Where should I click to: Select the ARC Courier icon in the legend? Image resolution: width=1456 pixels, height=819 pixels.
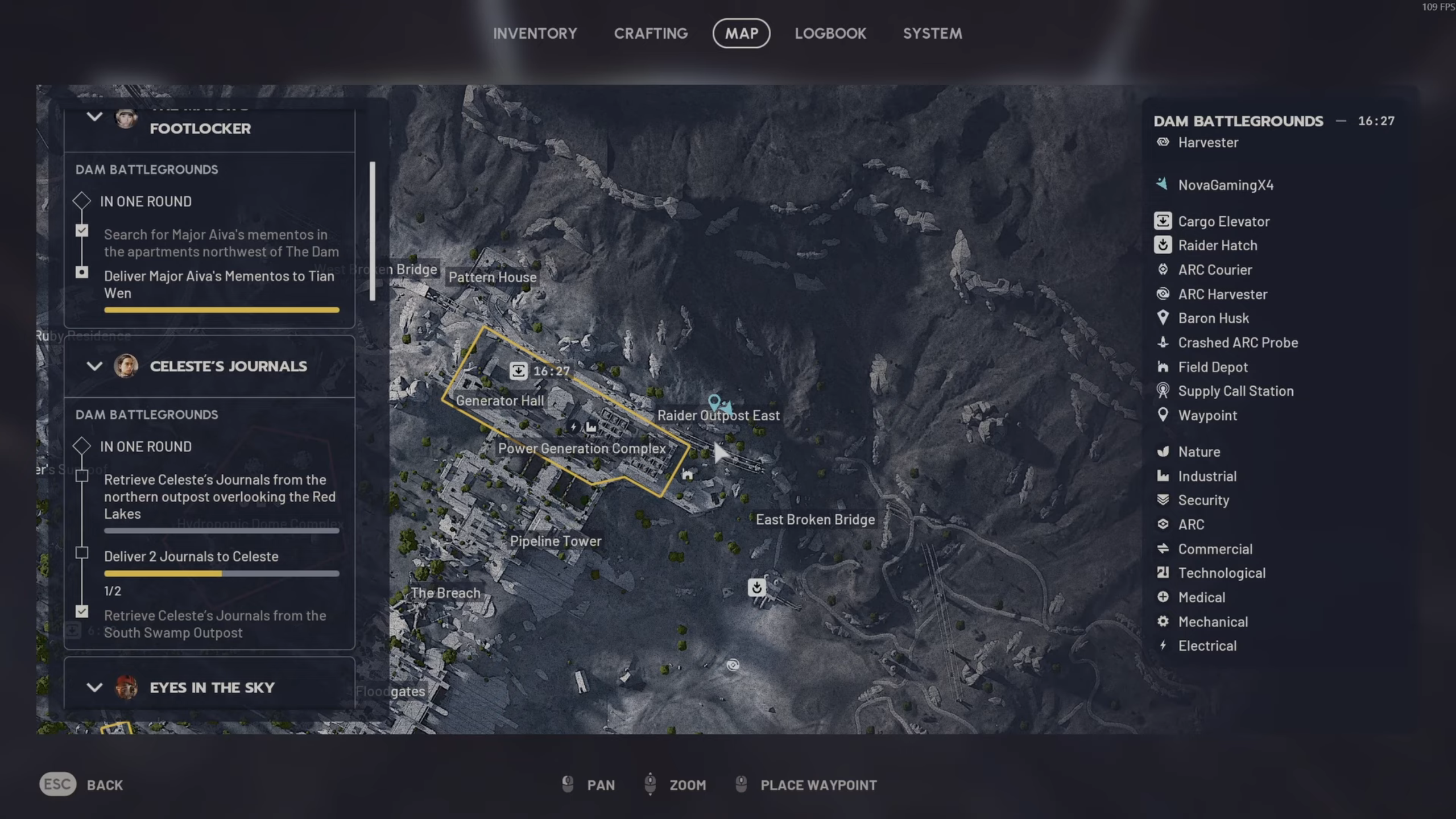pos(1162,270)
